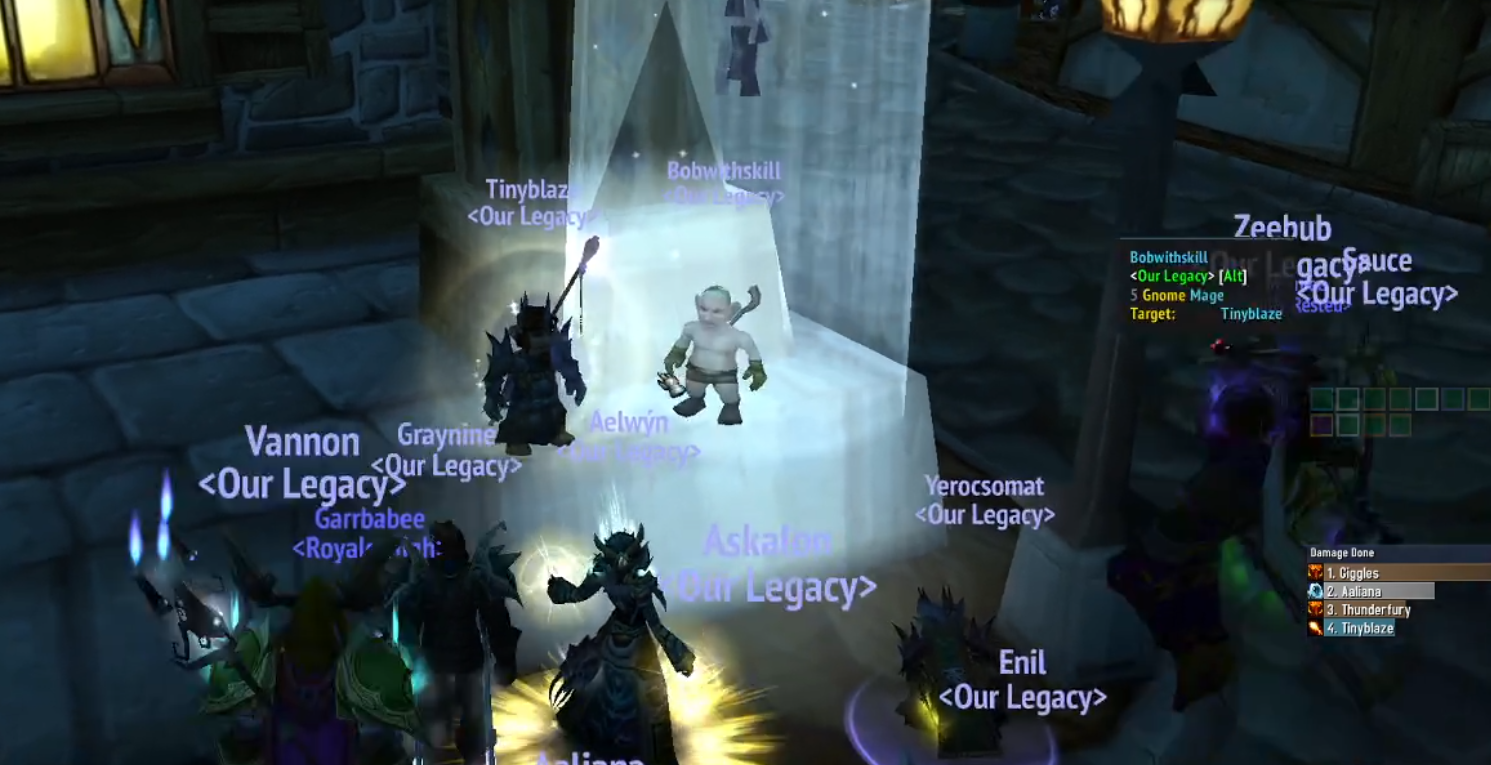Viewport: 1491px width, 765px height.
Task: Click Aaliana's damage meter bar
Action: click(x=1372, y=591)
